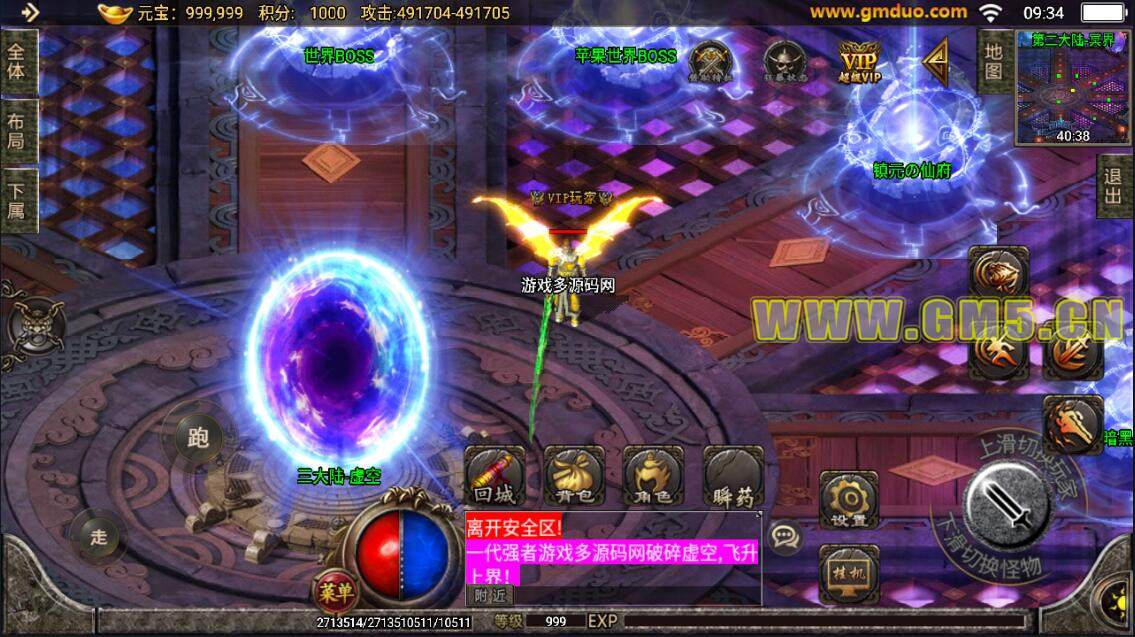Tap the 退出 exit button
The height and width of the screenshot is (637, 1135).
coord(1115,186)
